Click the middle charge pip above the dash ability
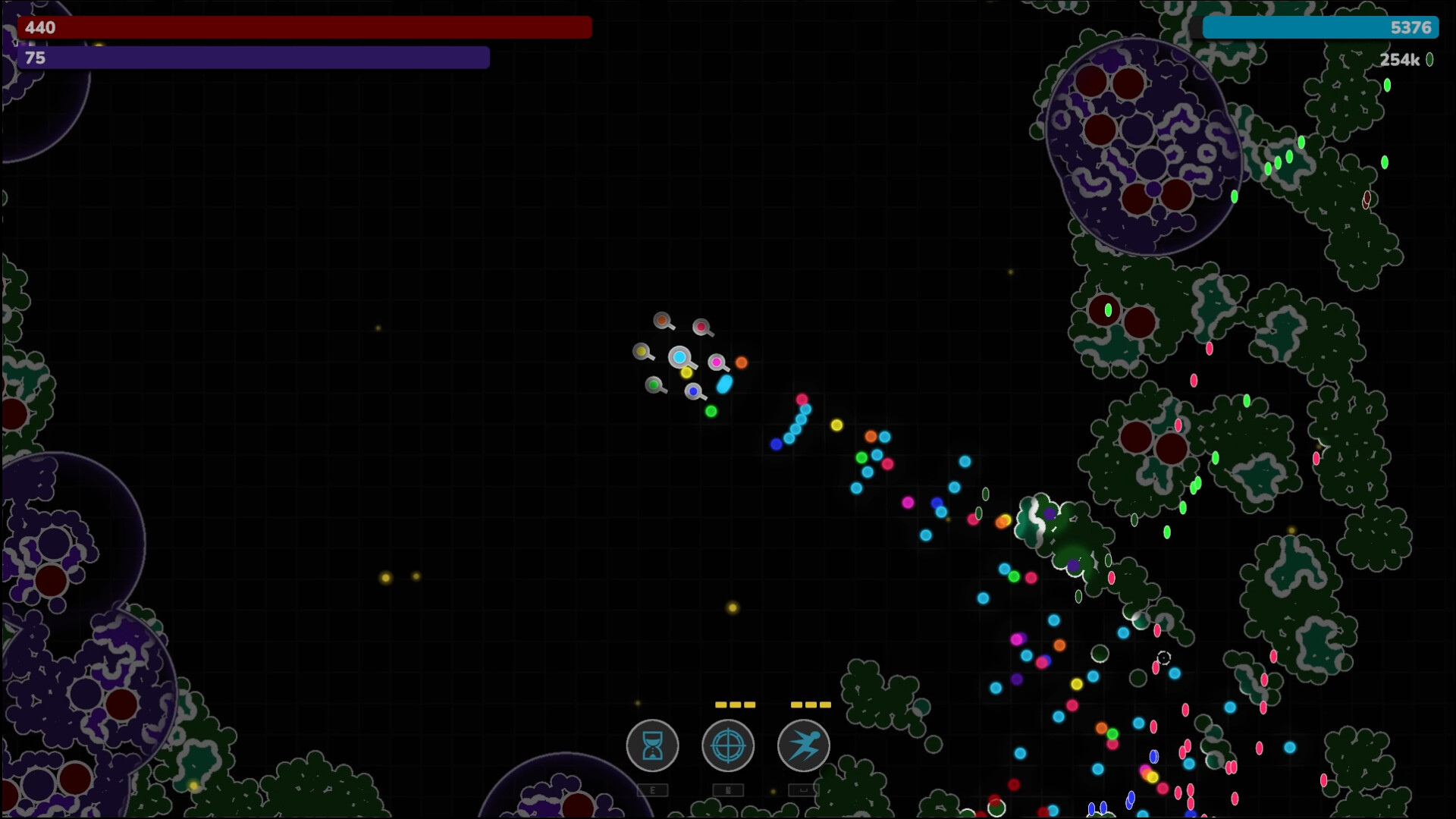The height and width of the screenshot is (819, 1456). tap(811, 704)
